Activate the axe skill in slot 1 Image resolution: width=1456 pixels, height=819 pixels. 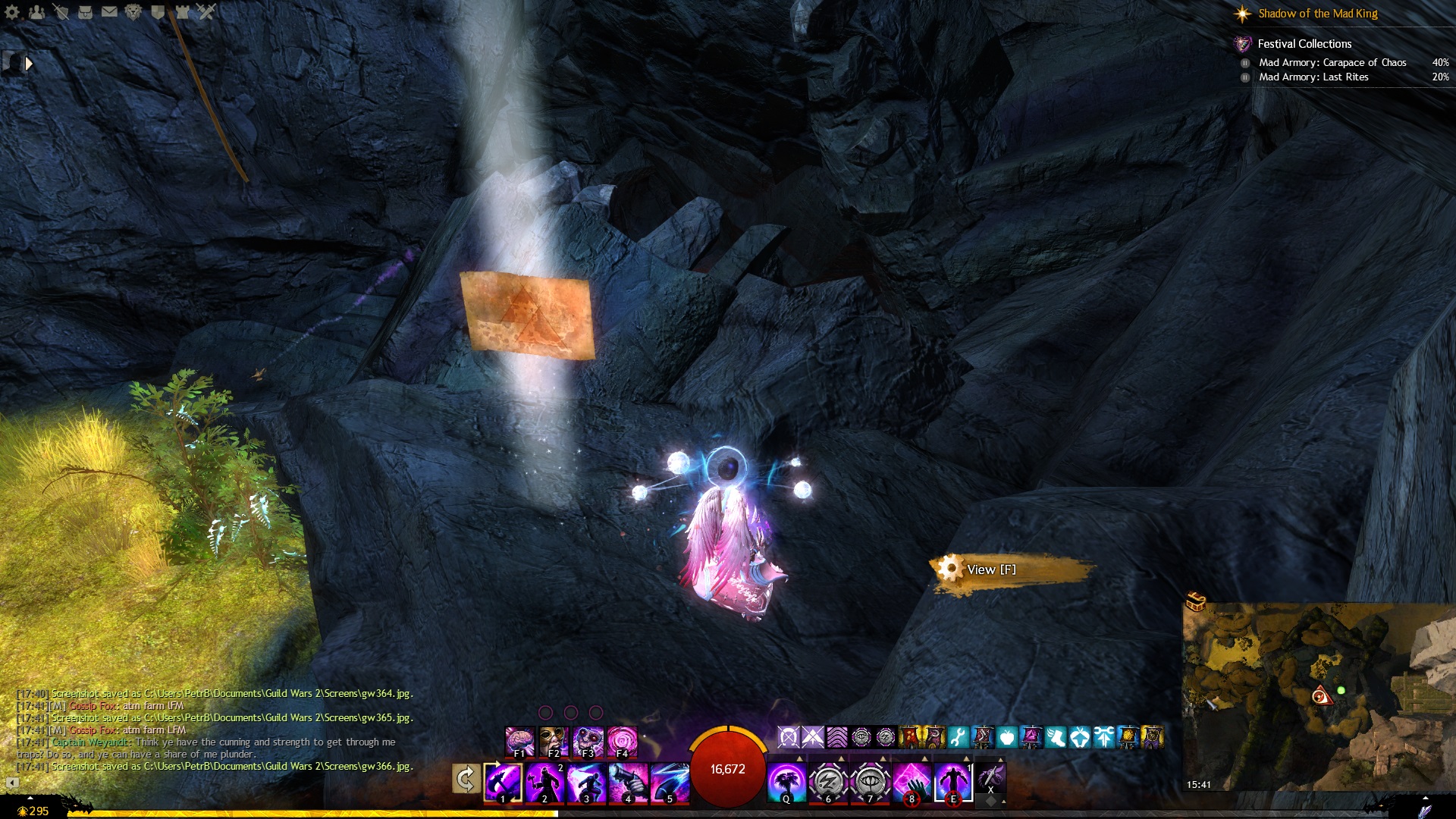pos(503,782)
